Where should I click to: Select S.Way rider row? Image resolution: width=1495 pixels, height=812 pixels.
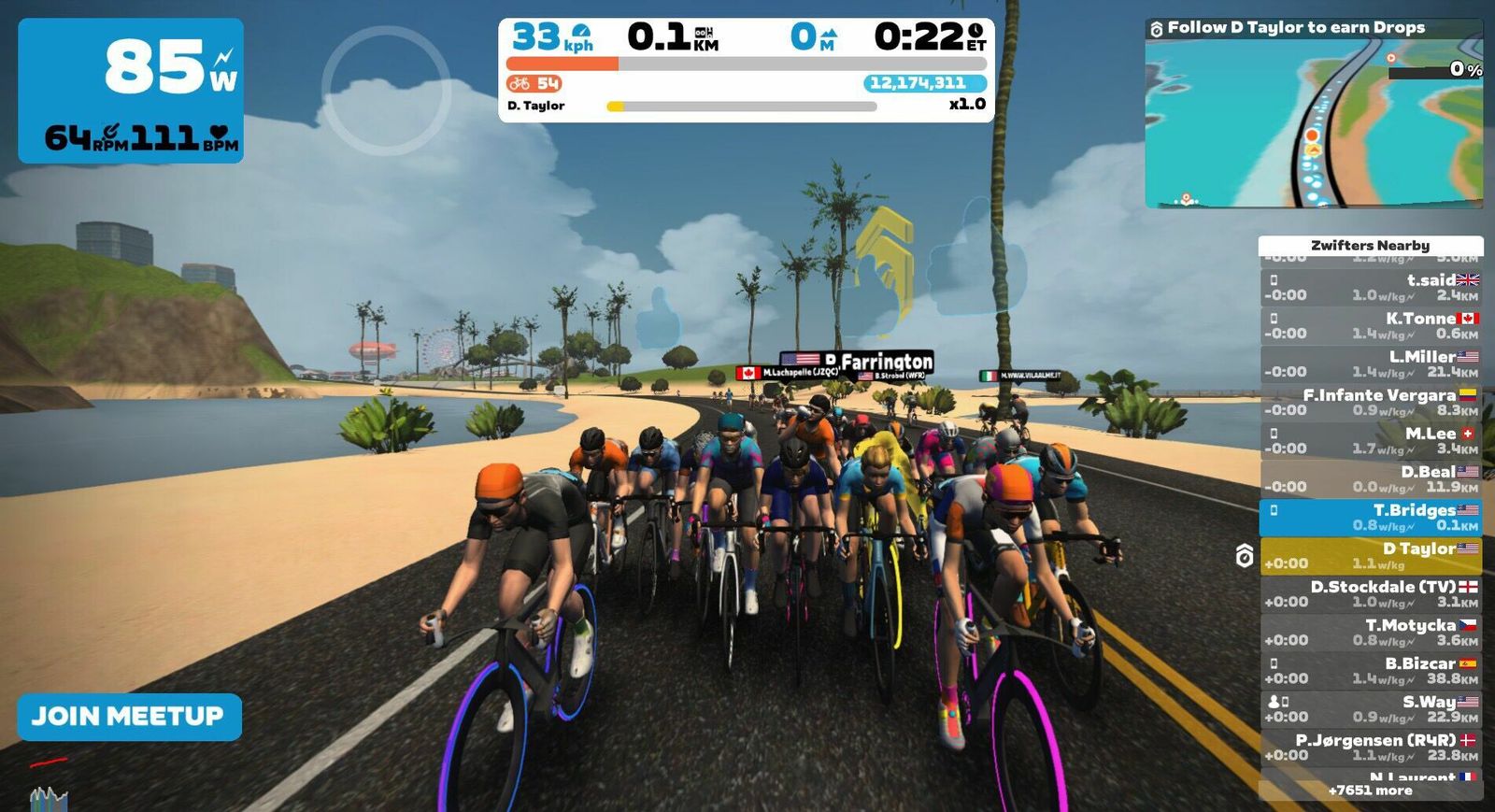point(1371,709)
